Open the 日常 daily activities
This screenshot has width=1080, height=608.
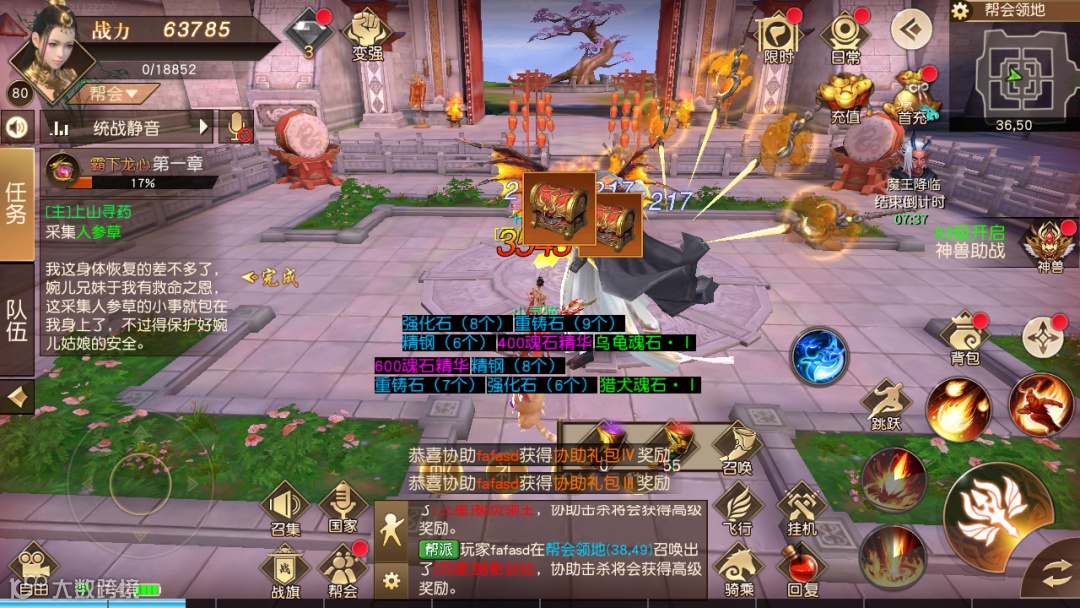845,36
